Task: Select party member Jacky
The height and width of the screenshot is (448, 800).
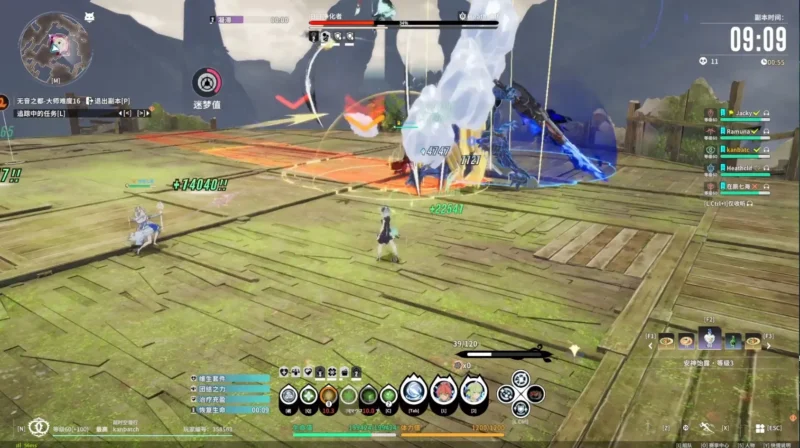Action: [x=742, y=114]
